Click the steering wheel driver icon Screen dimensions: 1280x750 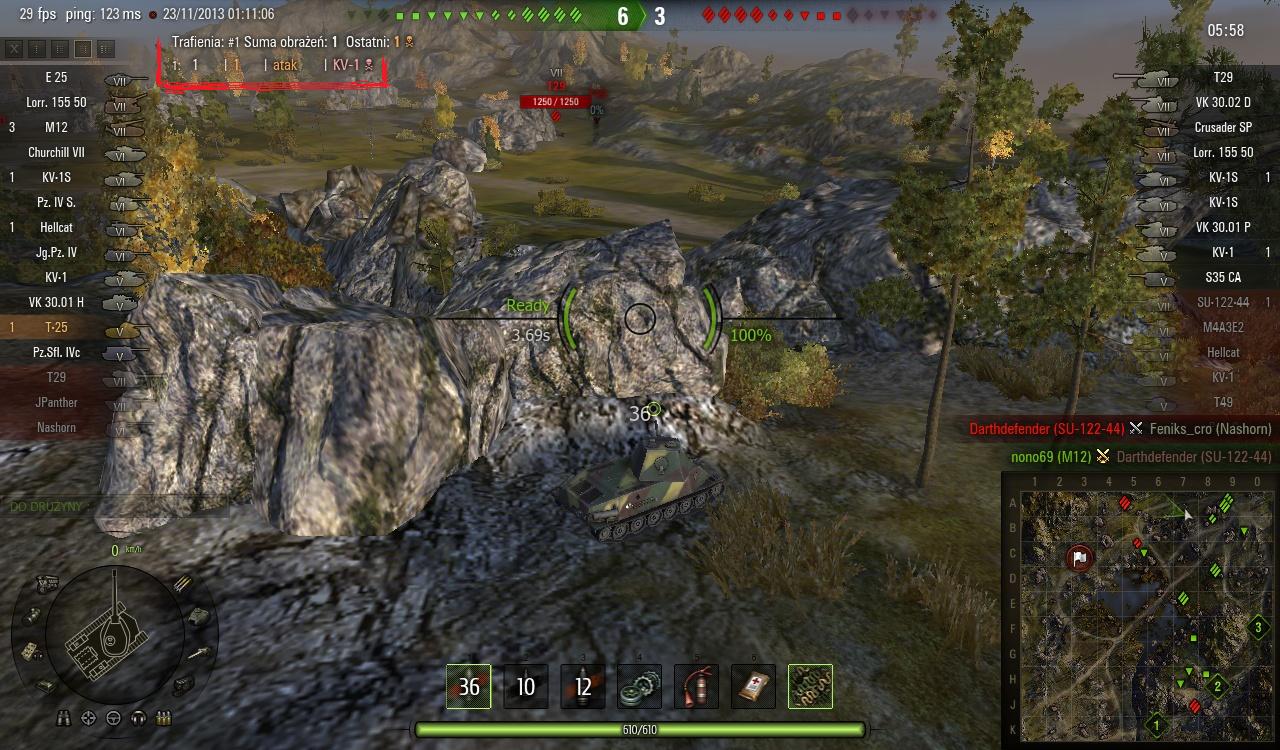(113, 717)
